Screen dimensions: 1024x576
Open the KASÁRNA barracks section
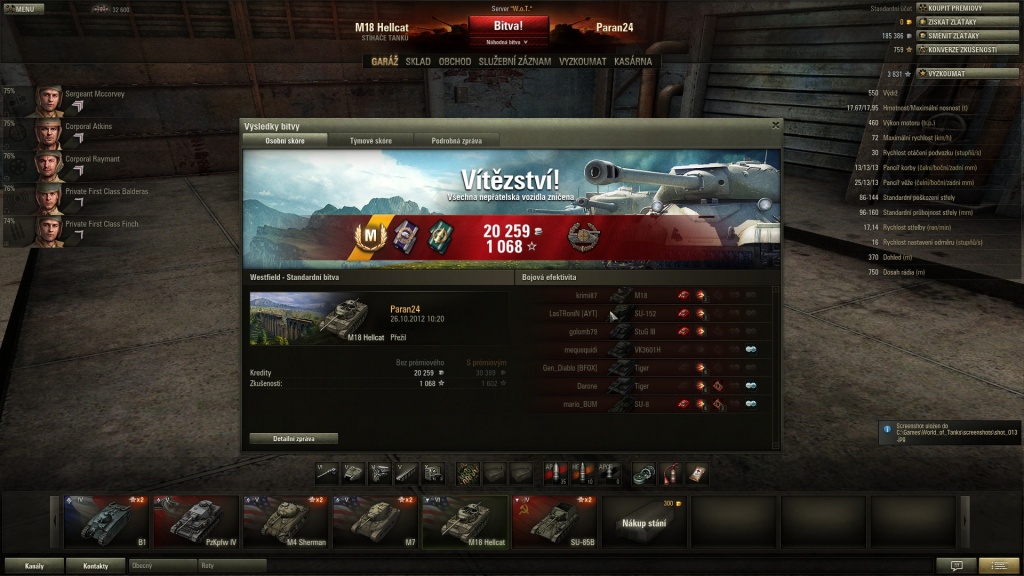pyautogui.click(x=633, y=61)
